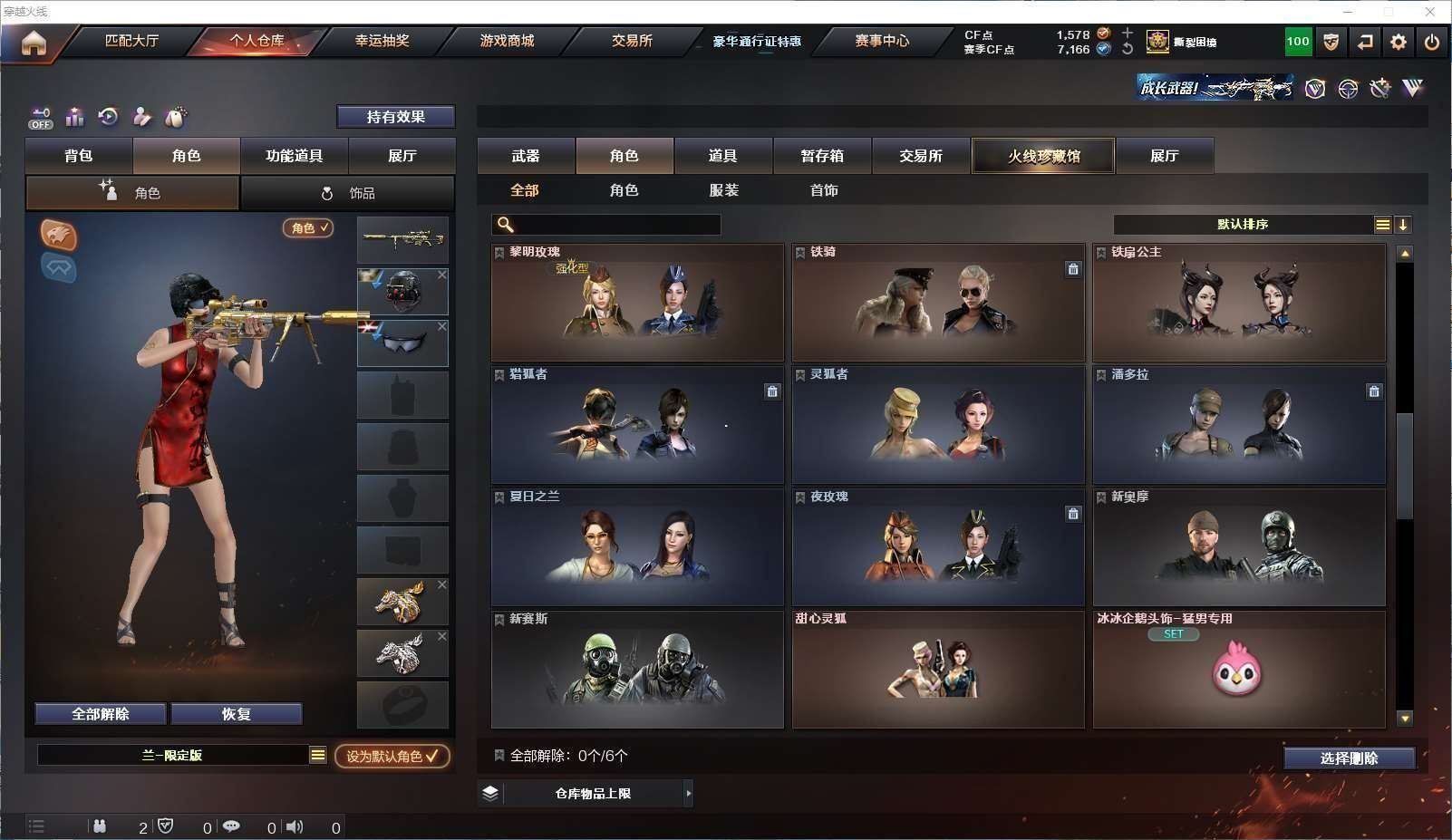Go to the home lobby icon
This screenshot has height=840, width=1452.
click(x=34, y=43)
